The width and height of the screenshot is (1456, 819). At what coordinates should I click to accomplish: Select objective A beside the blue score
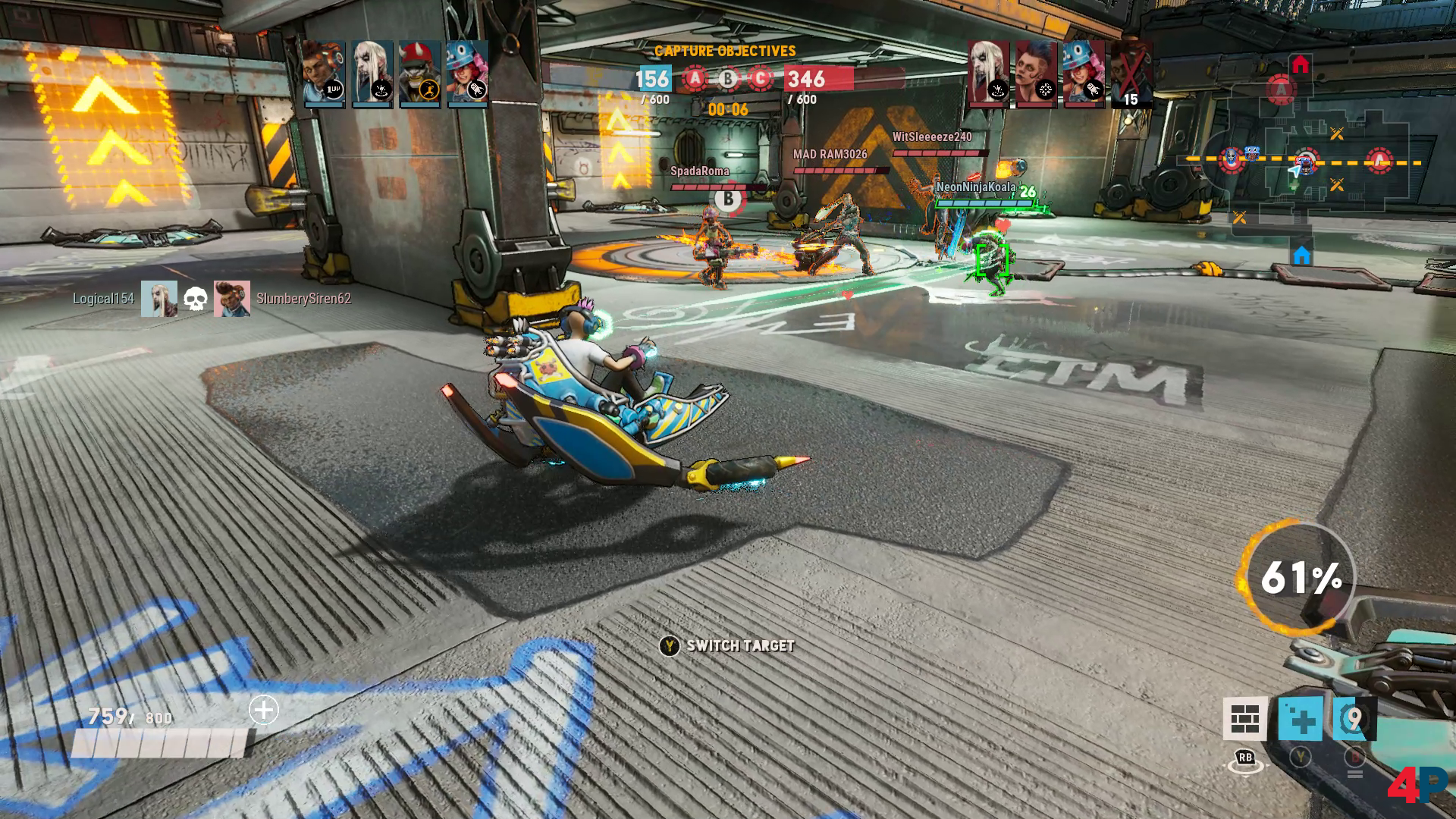694,78
